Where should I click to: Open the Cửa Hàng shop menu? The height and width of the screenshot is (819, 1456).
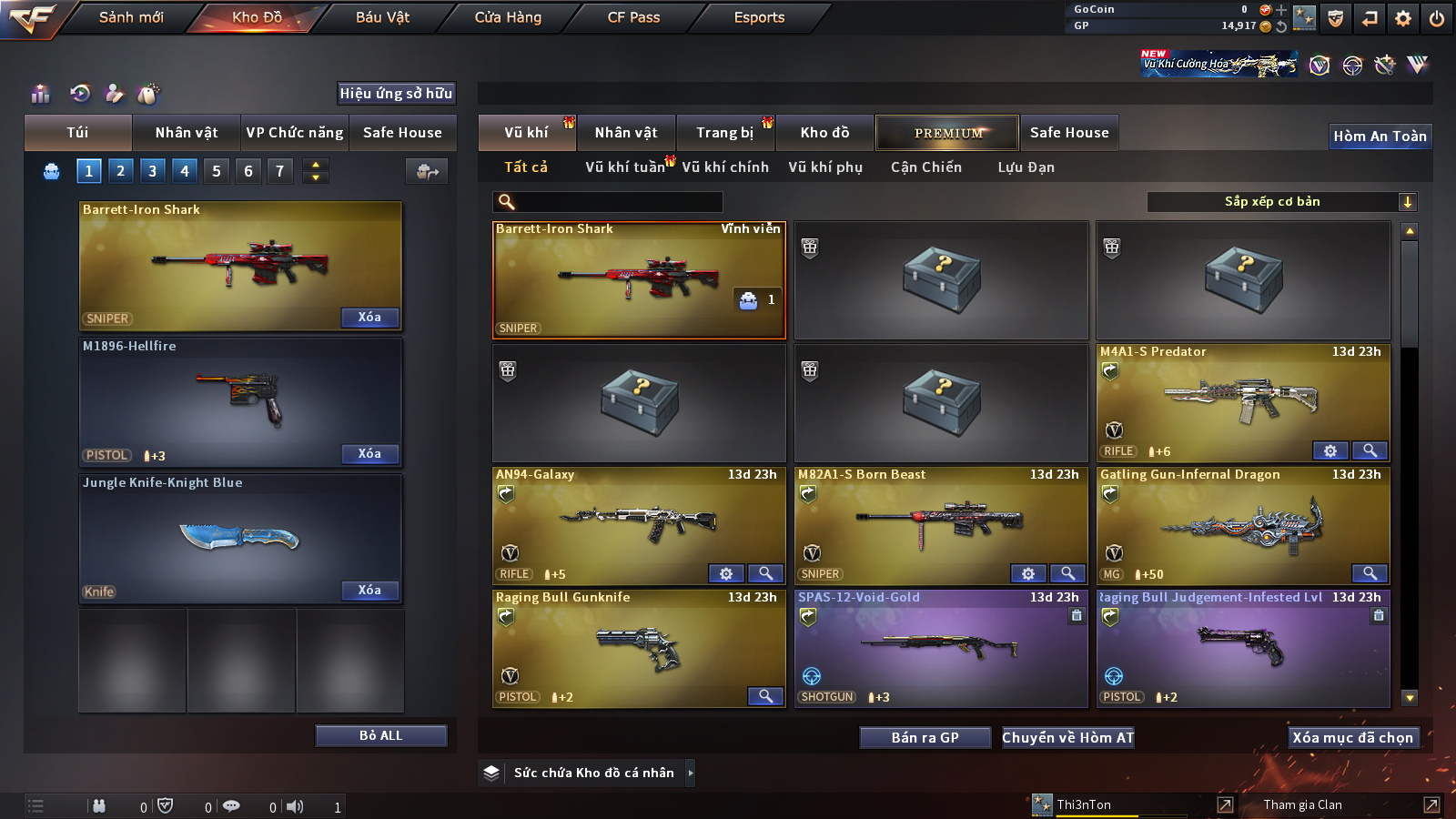(508, 17)
